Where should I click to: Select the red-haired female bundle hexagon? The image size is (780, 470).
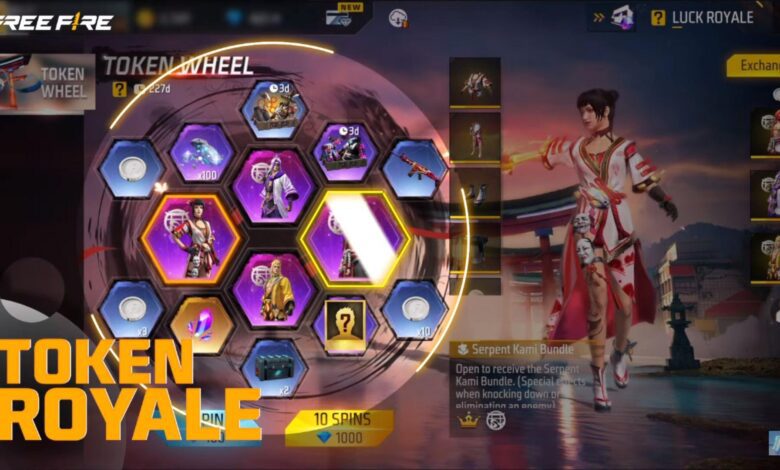click(190, 239)
